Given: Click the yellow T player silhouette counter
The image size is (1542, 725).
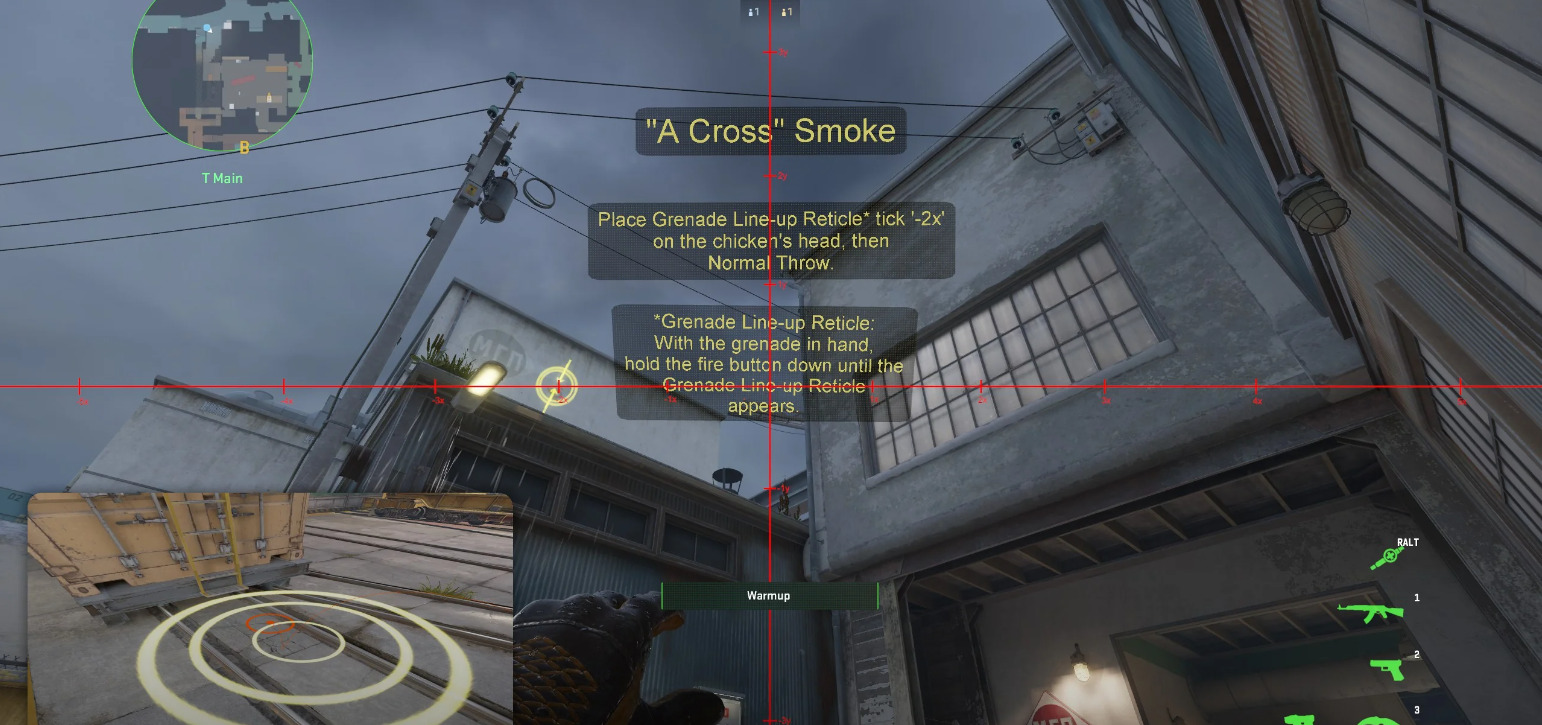Looking at the screenshot, I should (x=786, y=12).
